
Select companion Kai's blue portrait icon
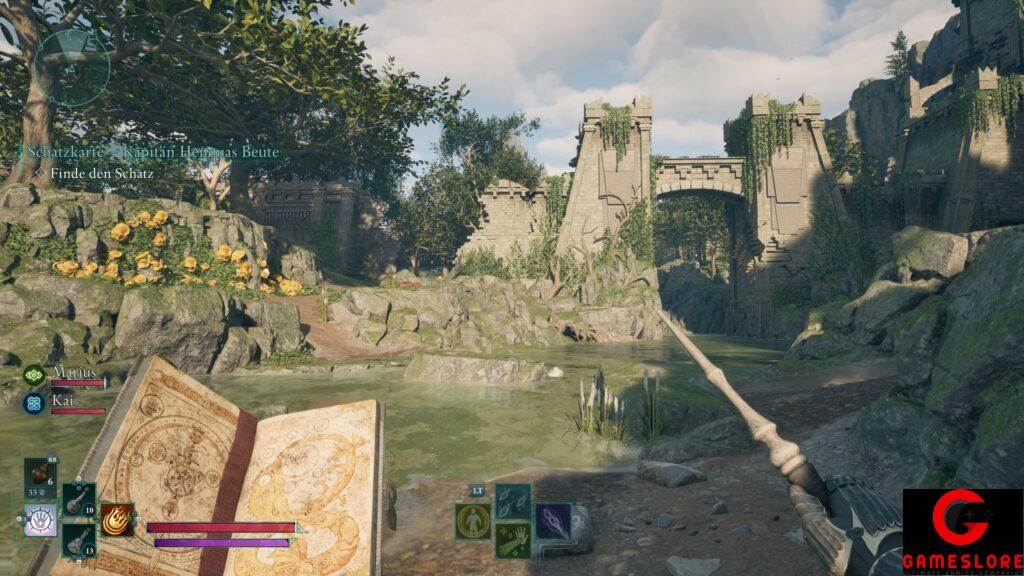[x=33, y=402]
